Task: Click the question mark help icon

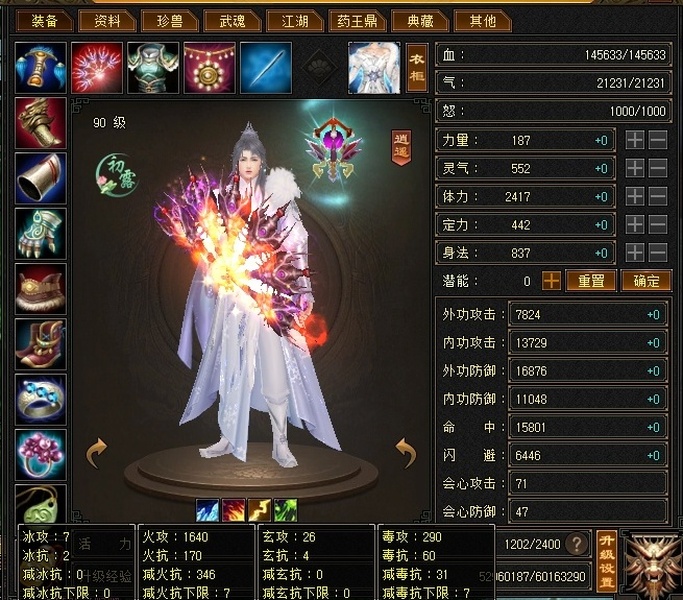Action: (x=576, y=545)
